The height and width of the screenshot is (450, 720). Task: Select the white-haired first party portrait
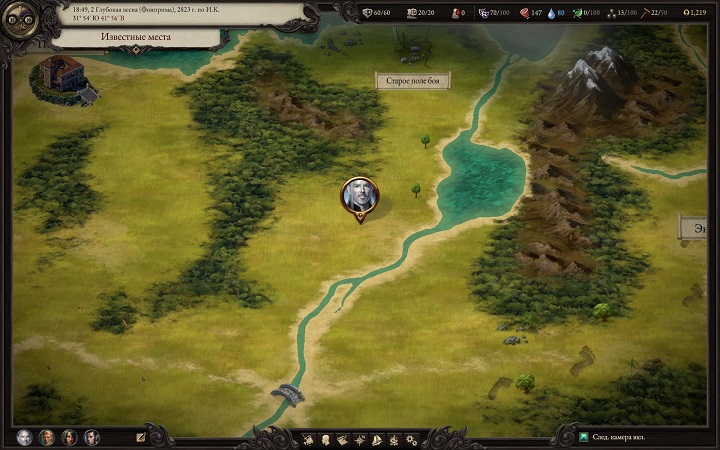pos(24,437)
